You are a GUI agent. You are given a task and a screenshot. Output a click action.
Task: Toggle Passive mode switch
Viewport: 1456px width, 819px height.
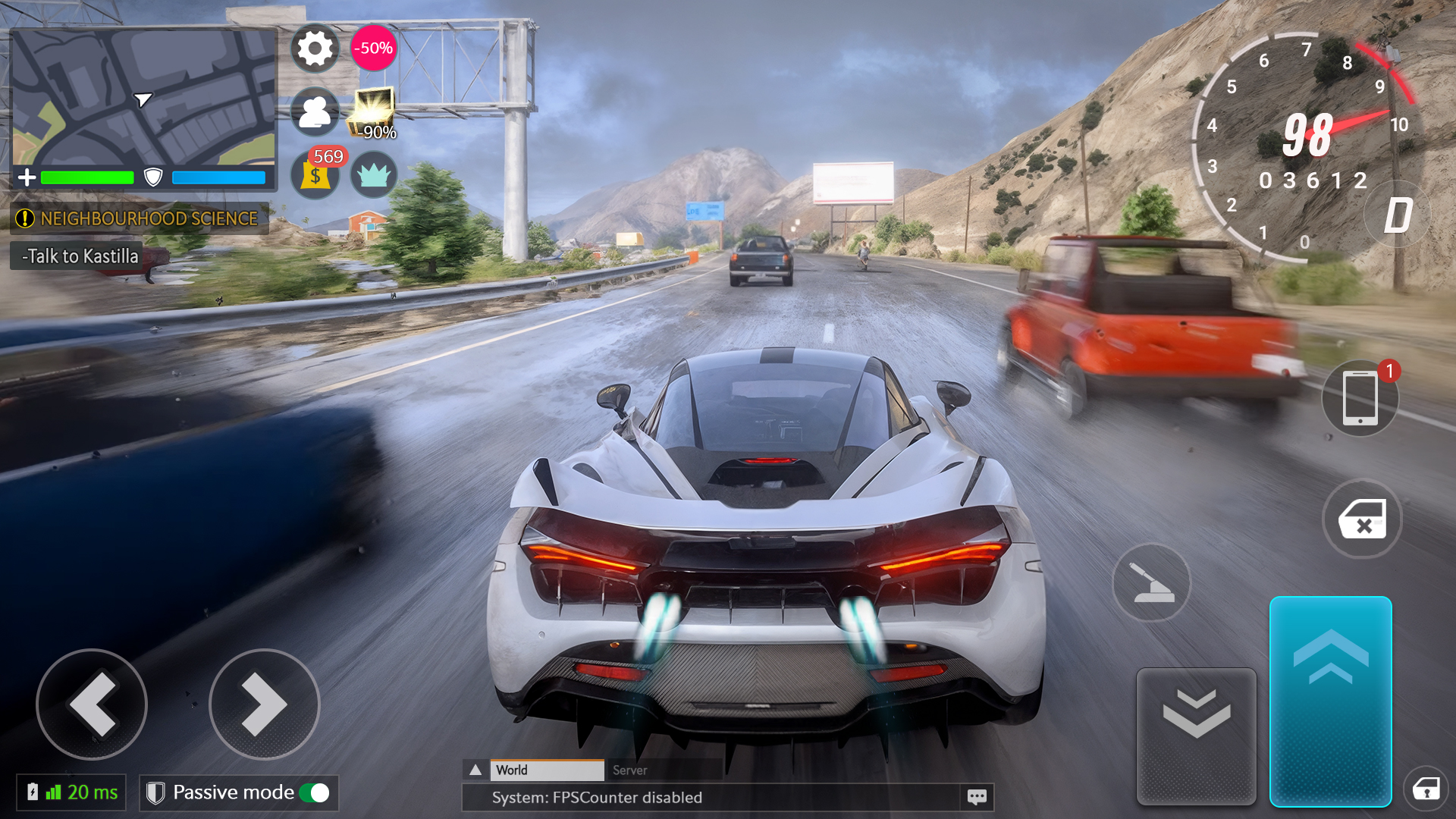click(x=315, y=793)
